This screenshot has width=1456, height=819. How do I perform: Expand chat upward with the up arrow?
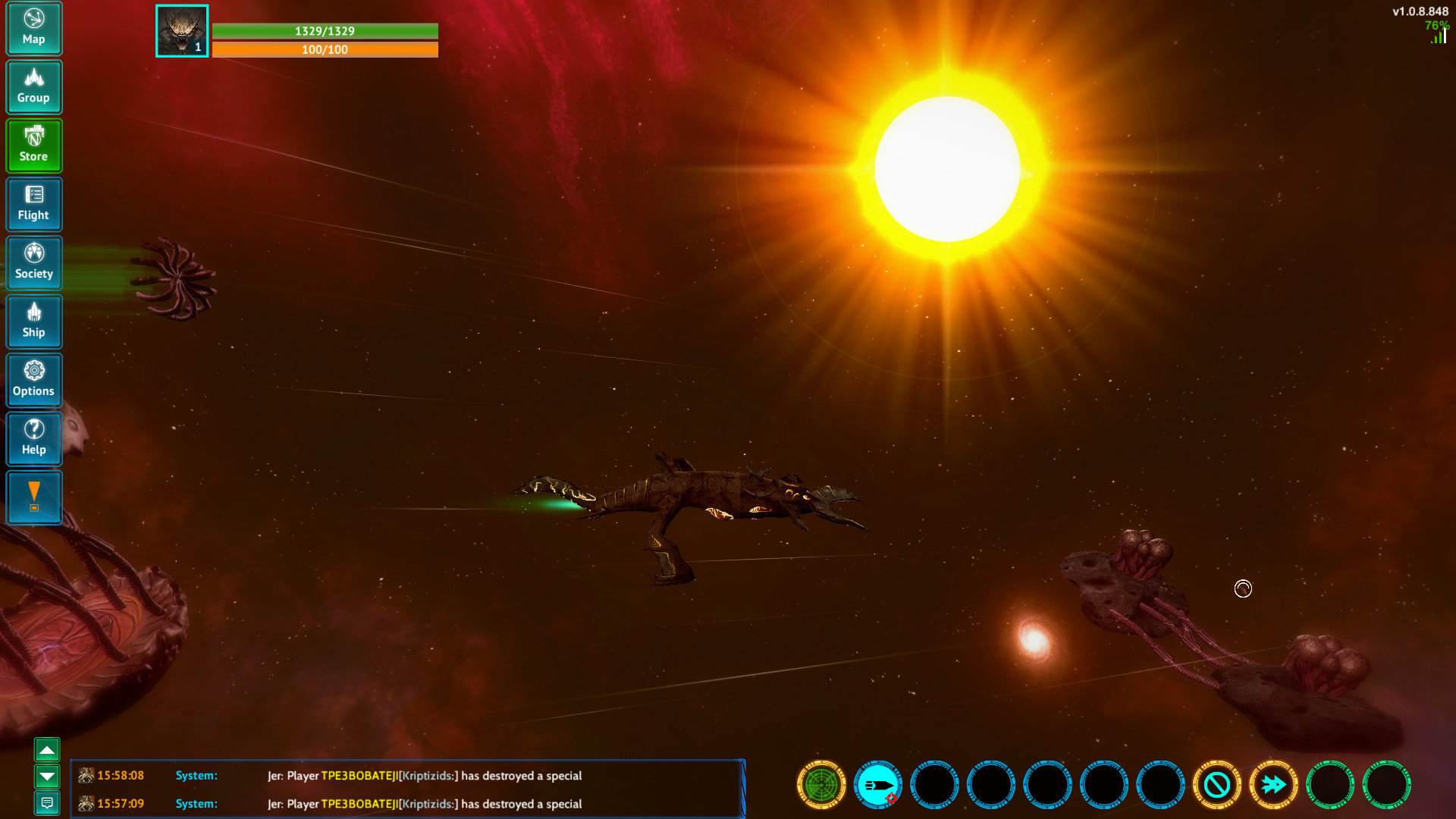(48, 749)
